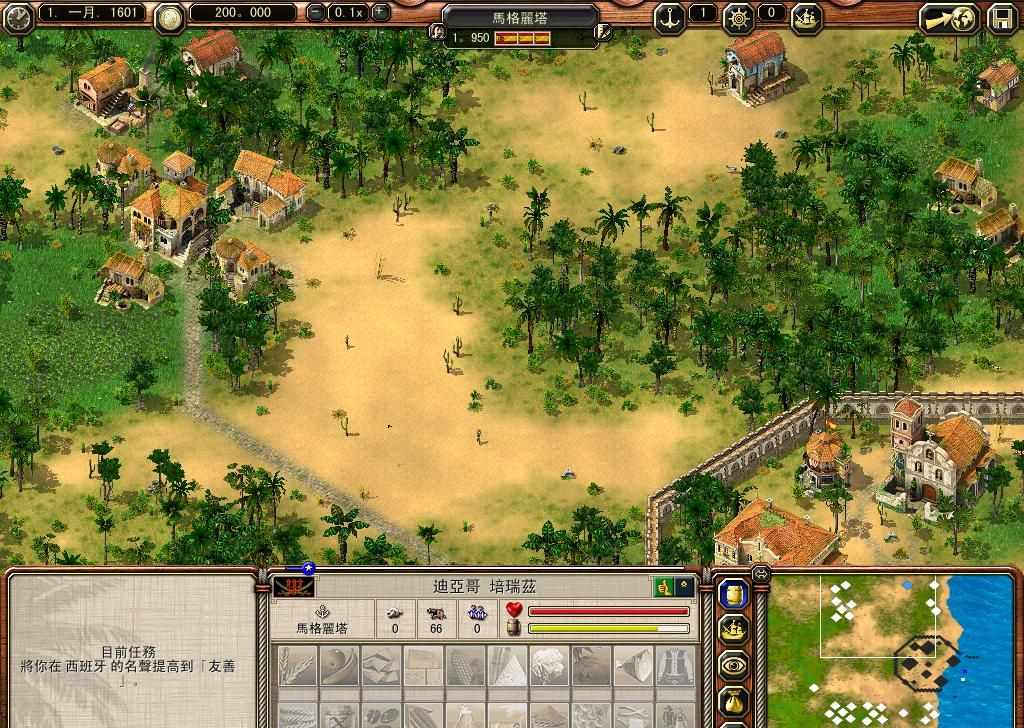Select the money bag side button
This screenshot has height=728, width=1024.
click(733, 702)
